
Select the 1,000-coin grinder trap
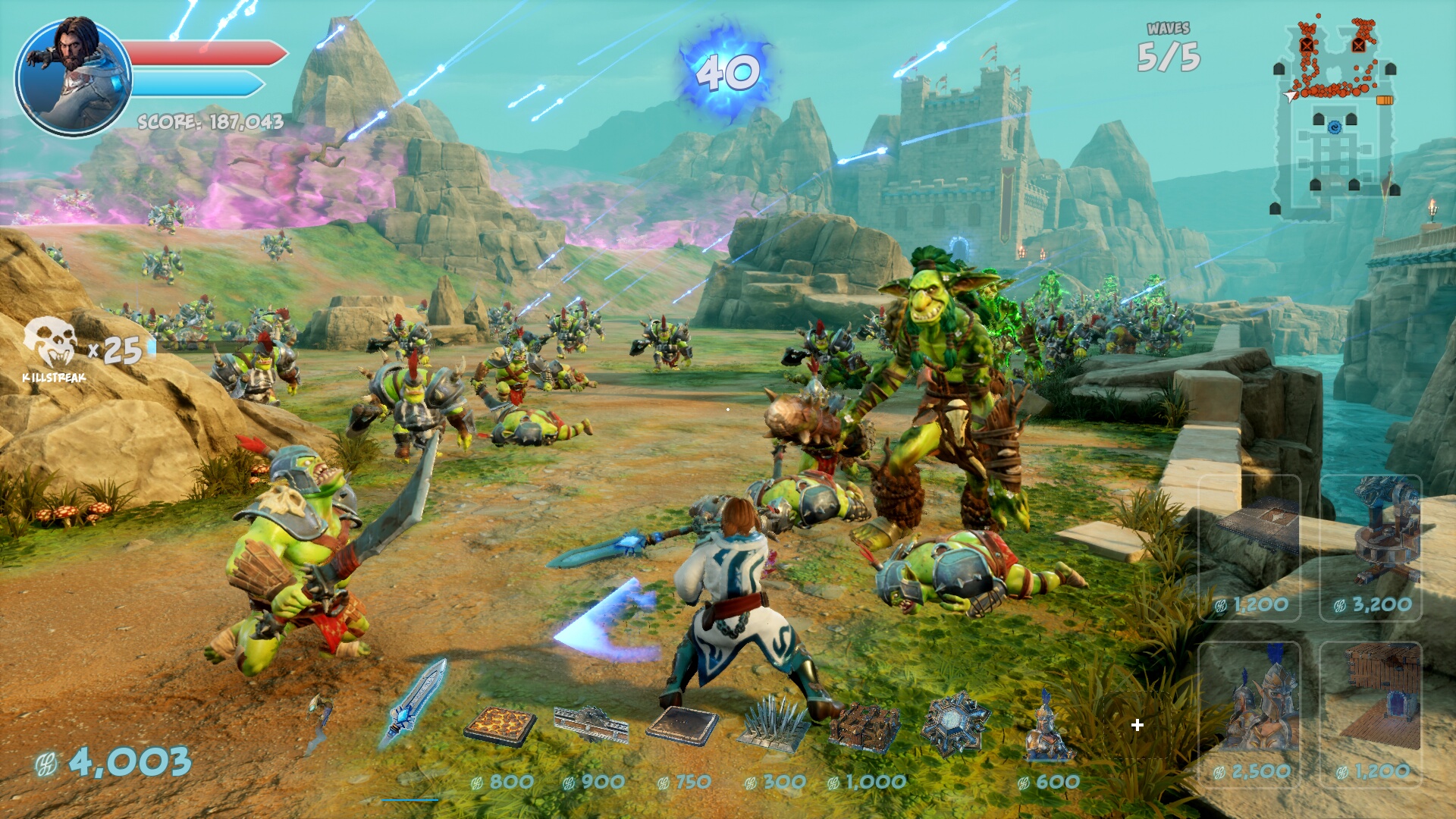[864, 724]
